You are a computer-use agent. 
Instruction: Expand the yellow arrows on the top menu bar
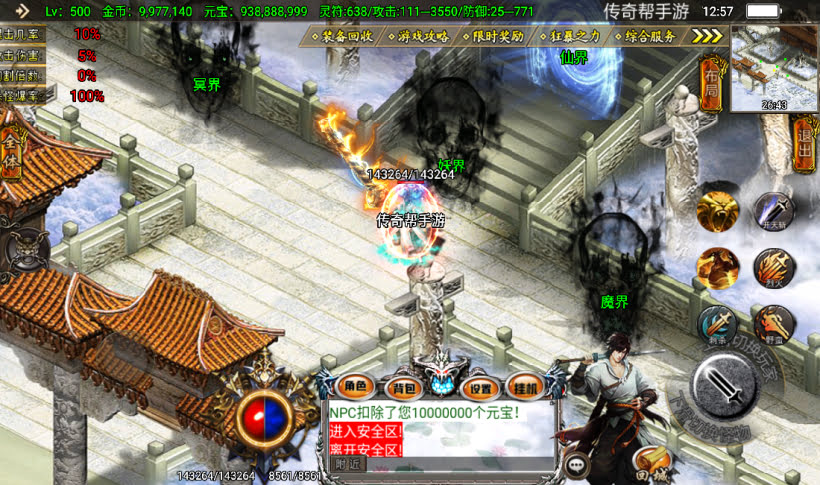click(x=708, y=36)
